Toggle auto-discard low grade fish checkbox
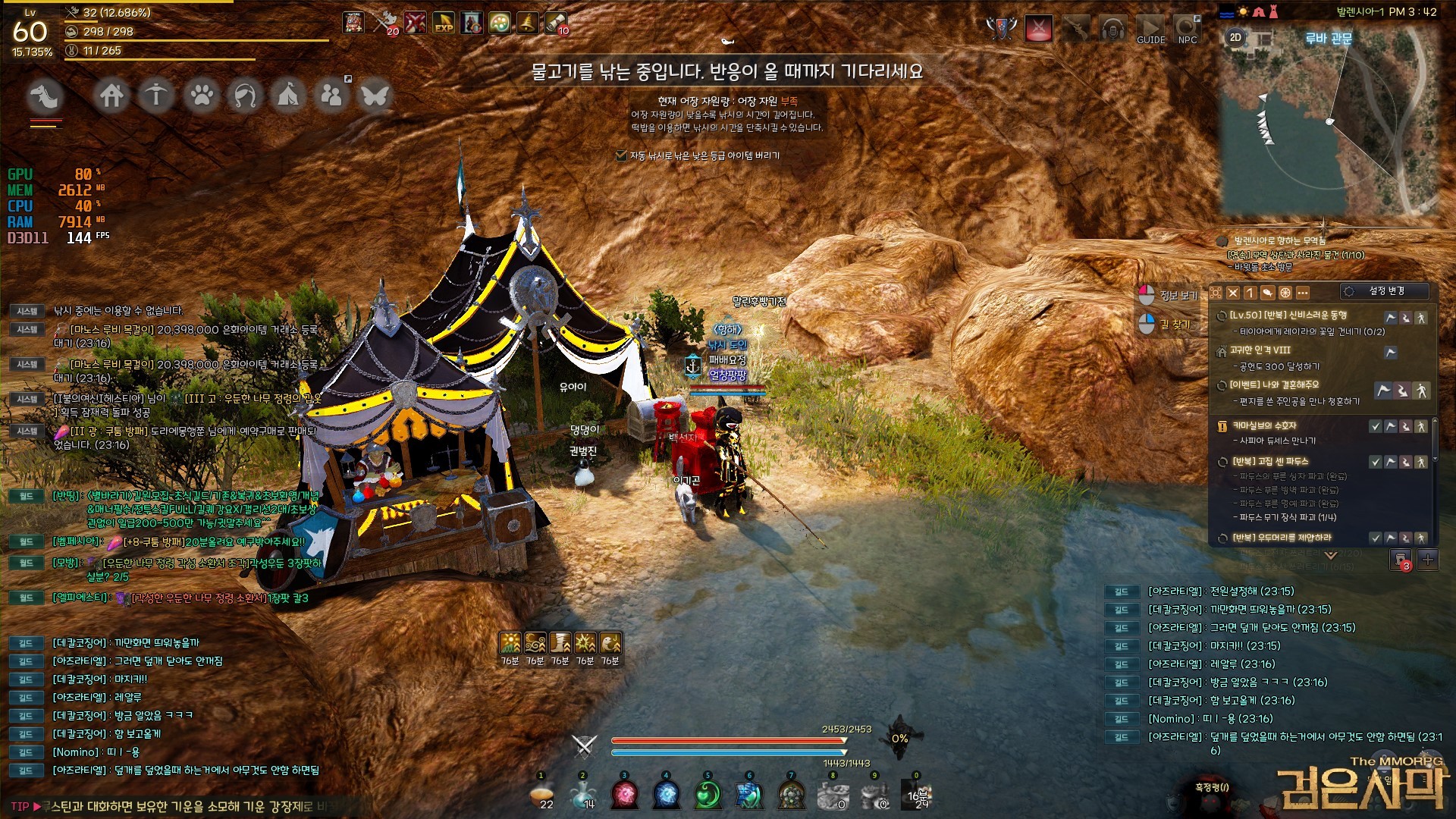 (x=621, y=155)
